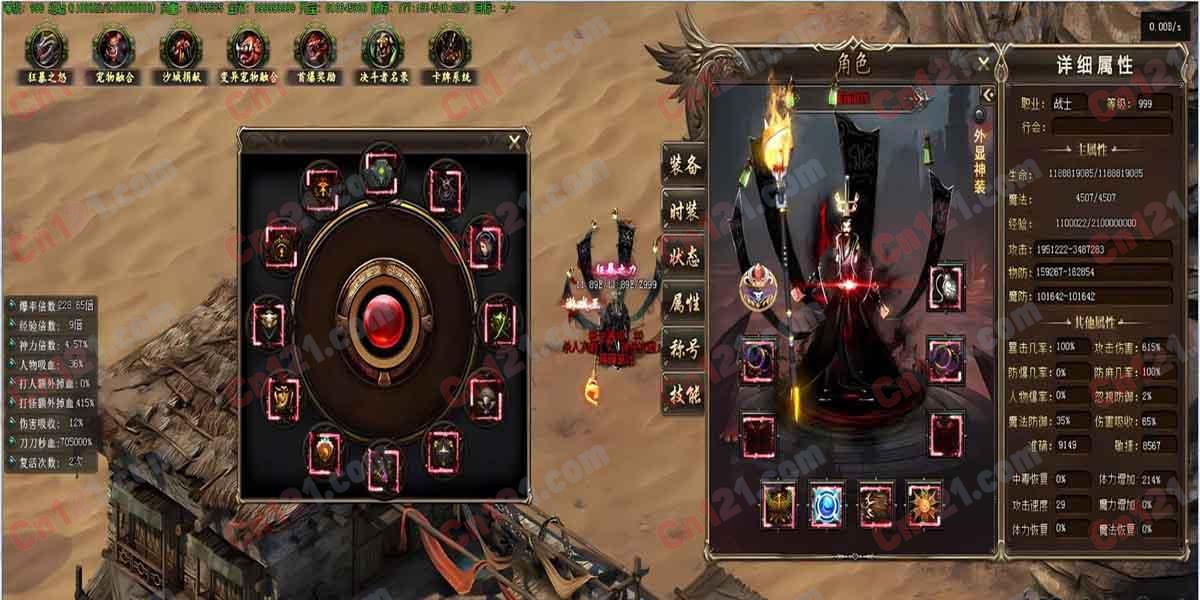
Task: Open the 决斗者名录 icon
Action: coord(382,47)
